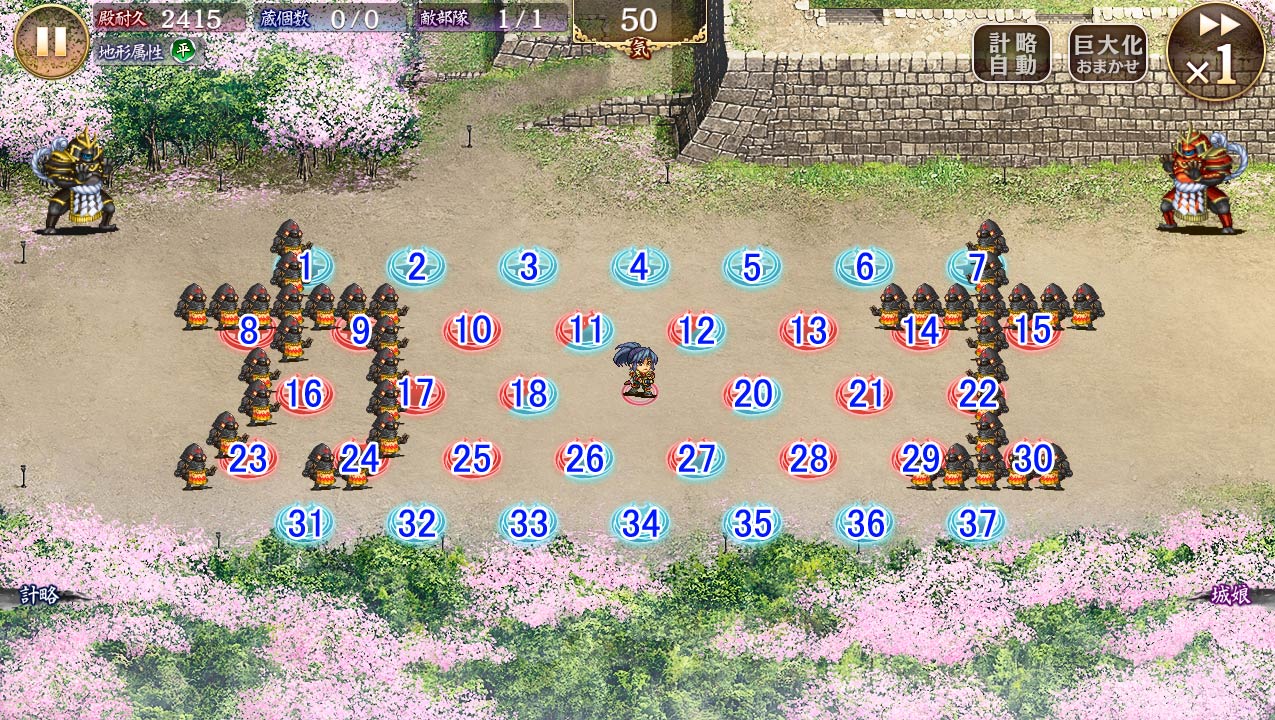The height and width of the screenshot is (720, 1275).
Task: Pick deployment tile number 5
Action: (x=752, y=267)
